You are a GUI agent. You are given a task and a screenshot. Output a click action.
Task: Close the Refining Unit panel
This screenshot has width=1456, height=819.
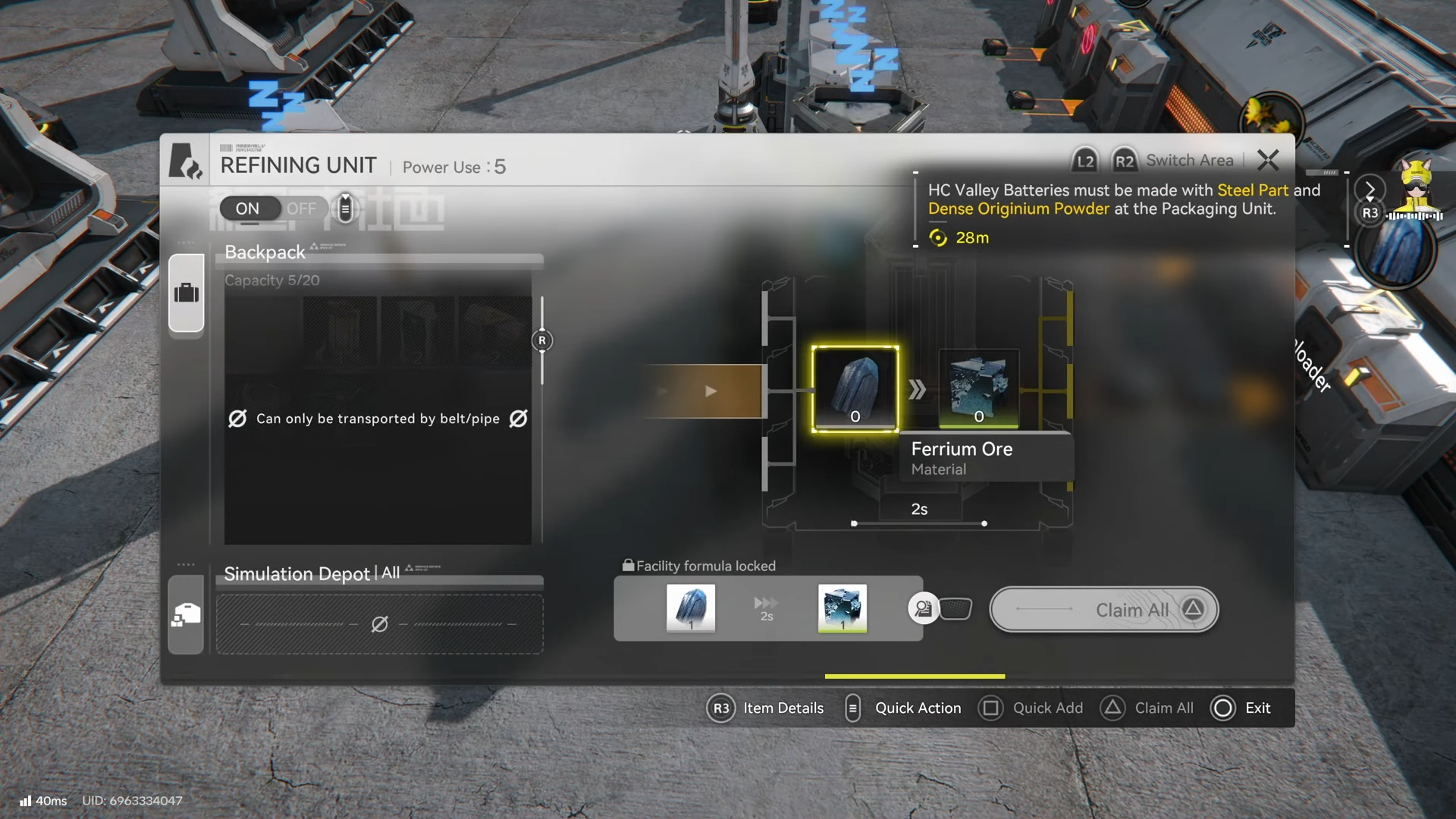click(1268, 160)
